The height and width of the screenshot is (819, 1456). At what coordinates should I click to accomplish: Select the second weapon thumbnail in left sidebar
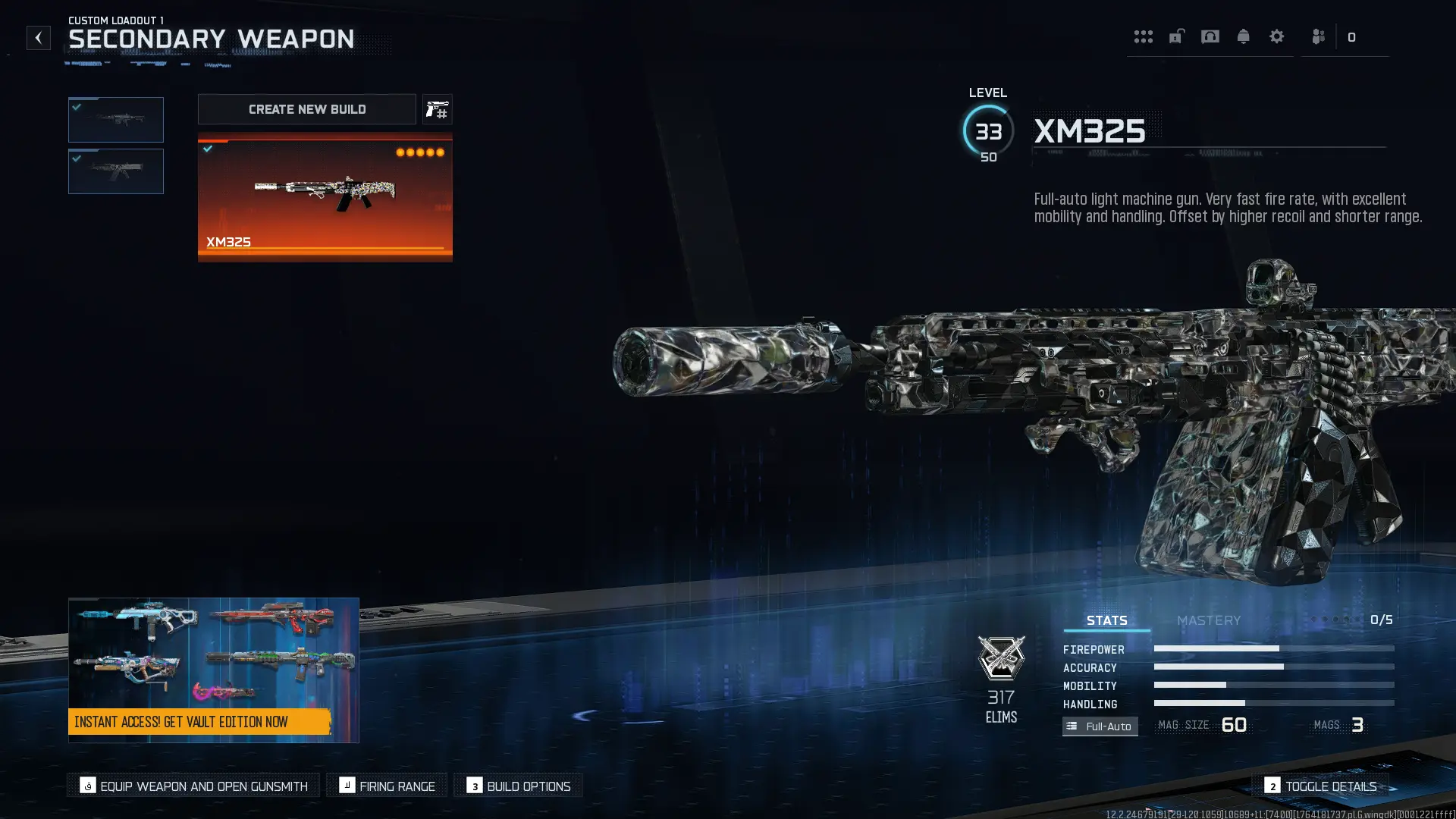(115, 171)
